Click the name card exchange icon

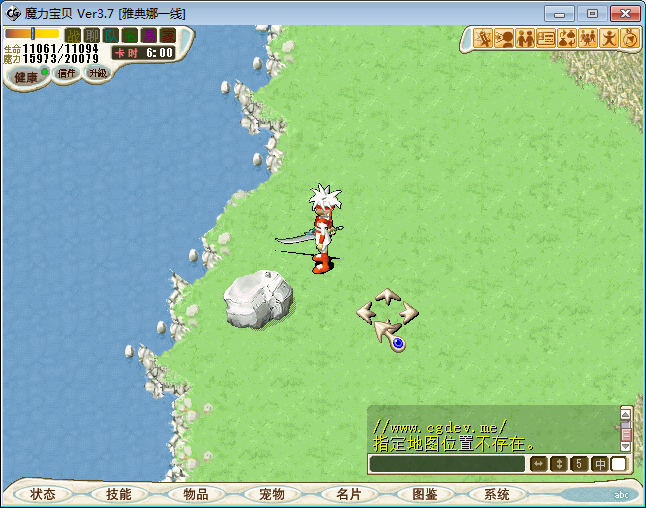point(546,39)
